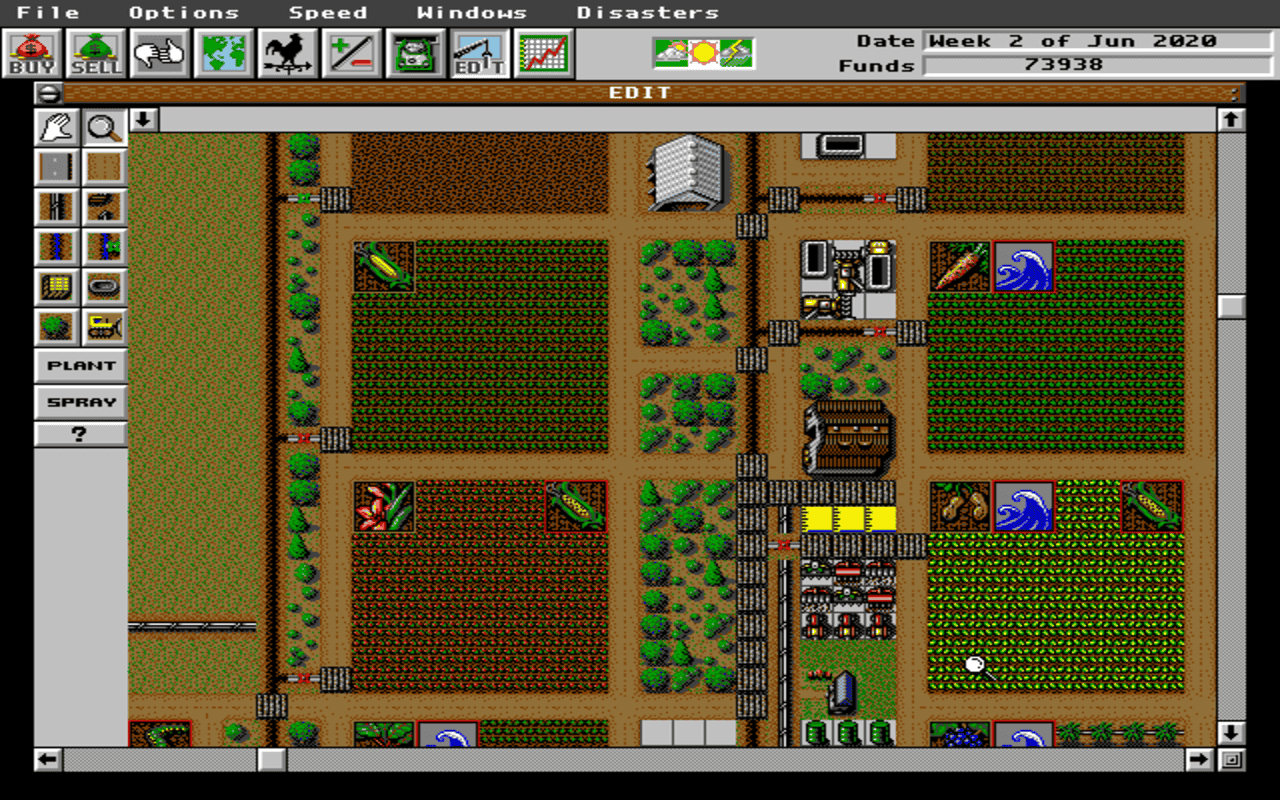The height and width of the screenshot is (800, 1280).
Task: Activate the magnifying glass zoom tool
Action: pyautogui.click(x=104, y=127)
